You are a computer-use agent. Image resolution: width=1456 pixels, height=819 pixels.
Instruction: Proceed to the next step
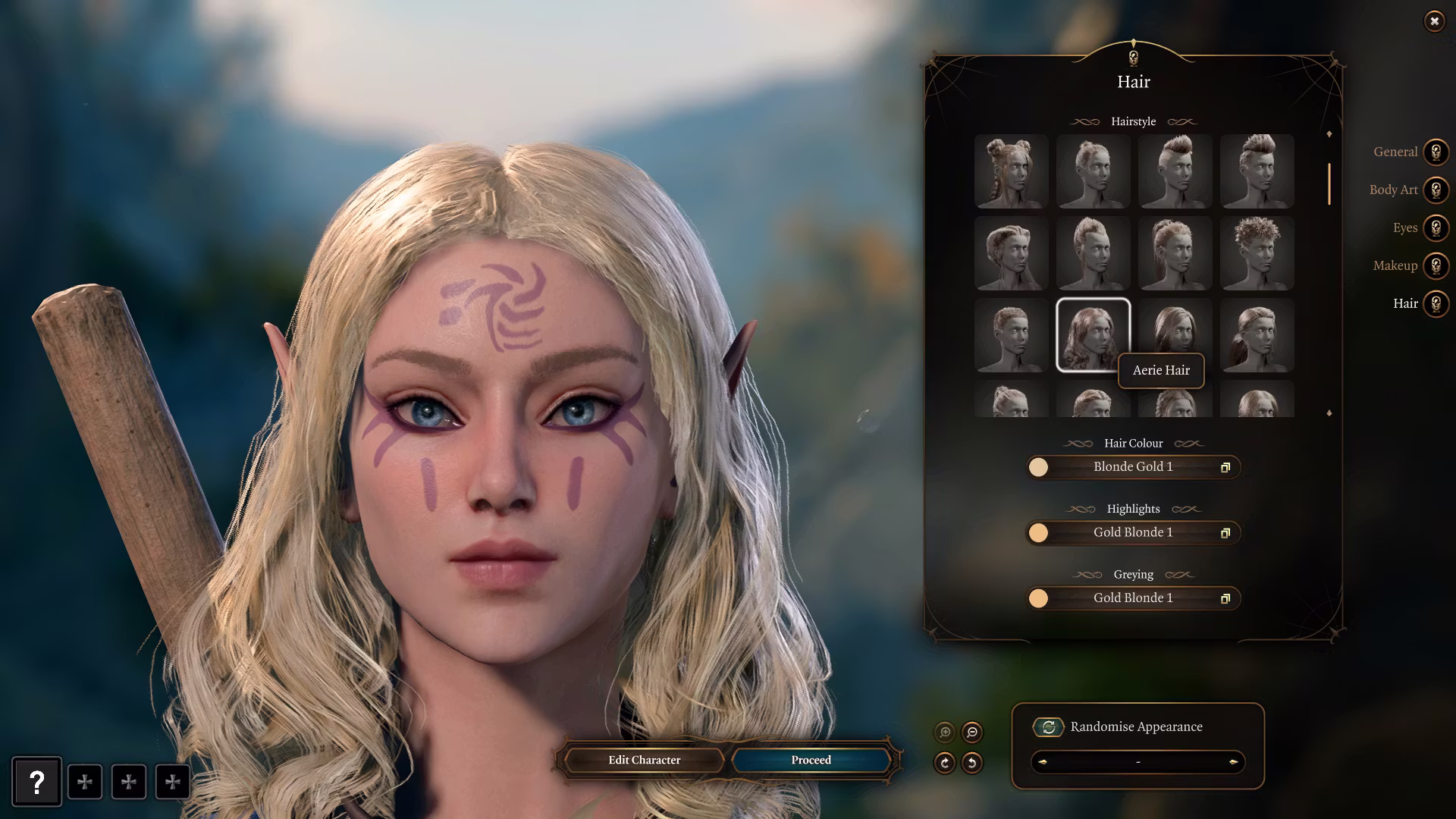tap(811, 760)
